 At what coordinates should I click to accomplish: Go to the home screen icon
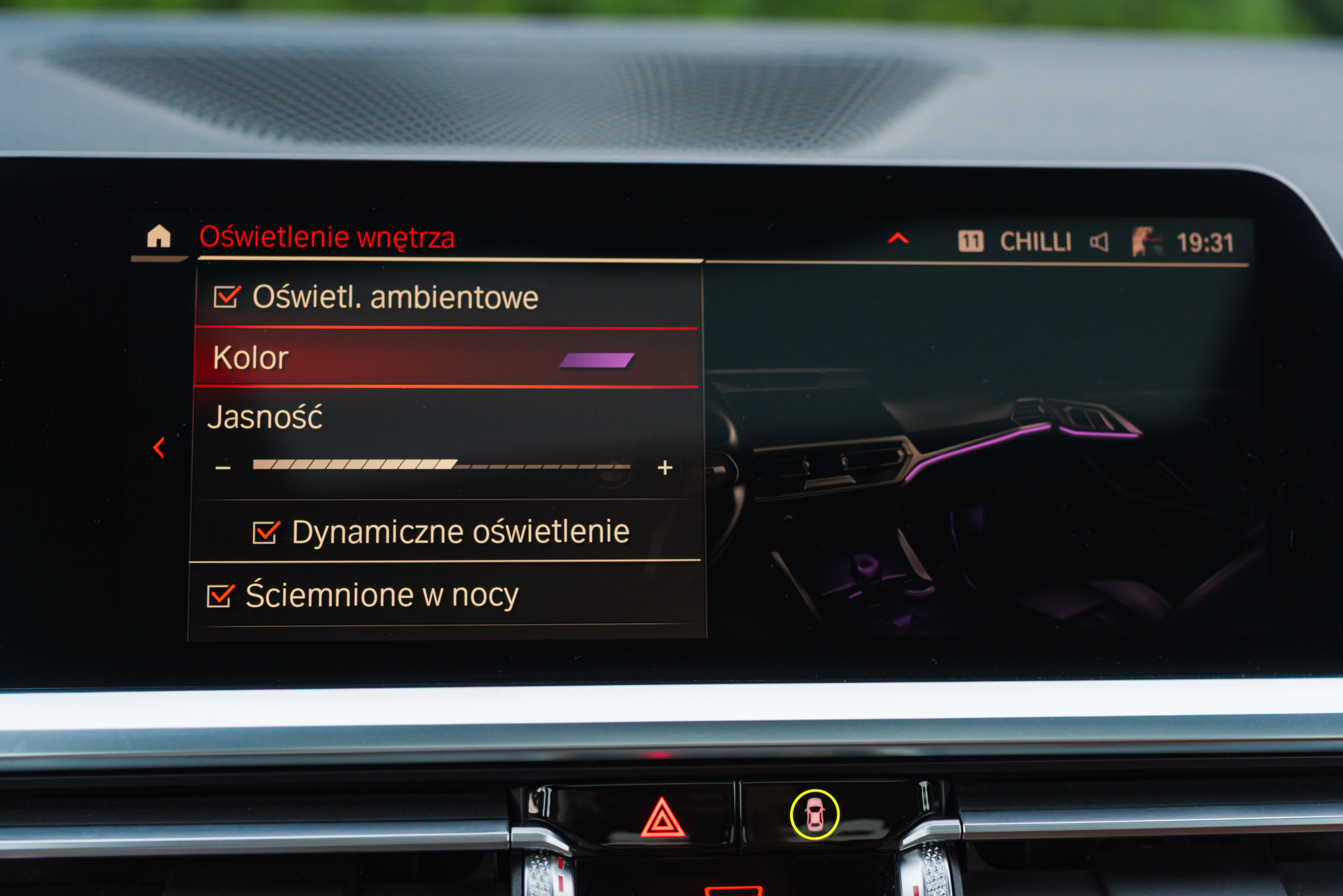[159, 236]
